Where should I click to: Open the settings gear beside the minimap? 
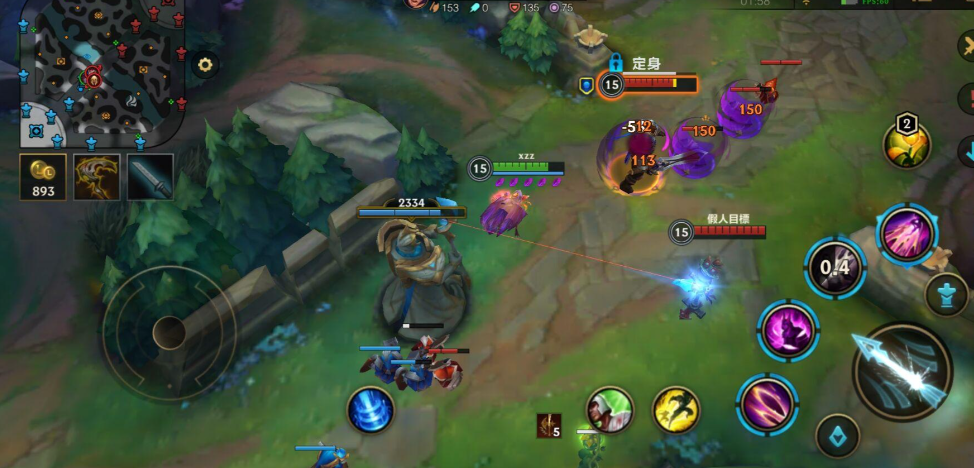pyautogui.click(x=205, y=65)
